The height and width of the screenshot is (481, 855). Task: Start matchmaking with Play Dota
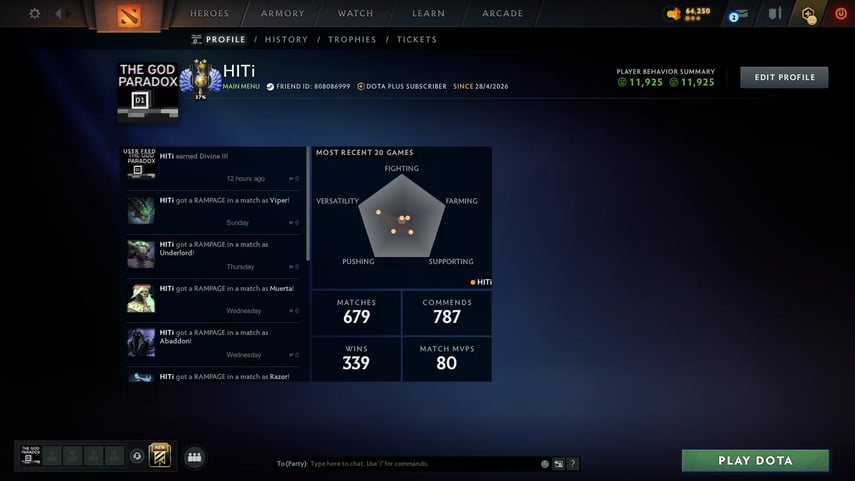point(755,461)
